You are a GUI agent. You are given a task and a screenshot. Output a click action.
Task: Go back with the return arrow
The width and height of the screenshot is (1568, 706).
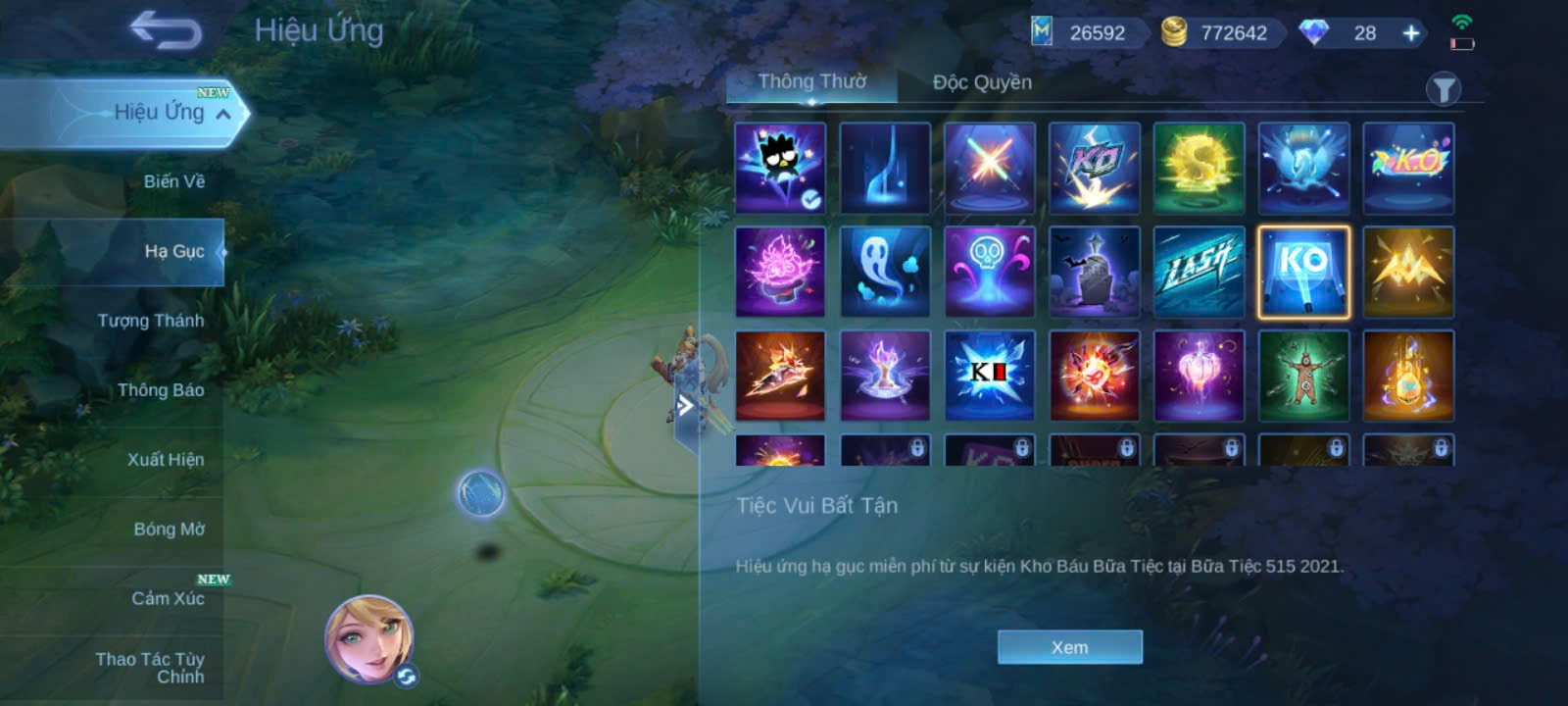coord(166,30)
